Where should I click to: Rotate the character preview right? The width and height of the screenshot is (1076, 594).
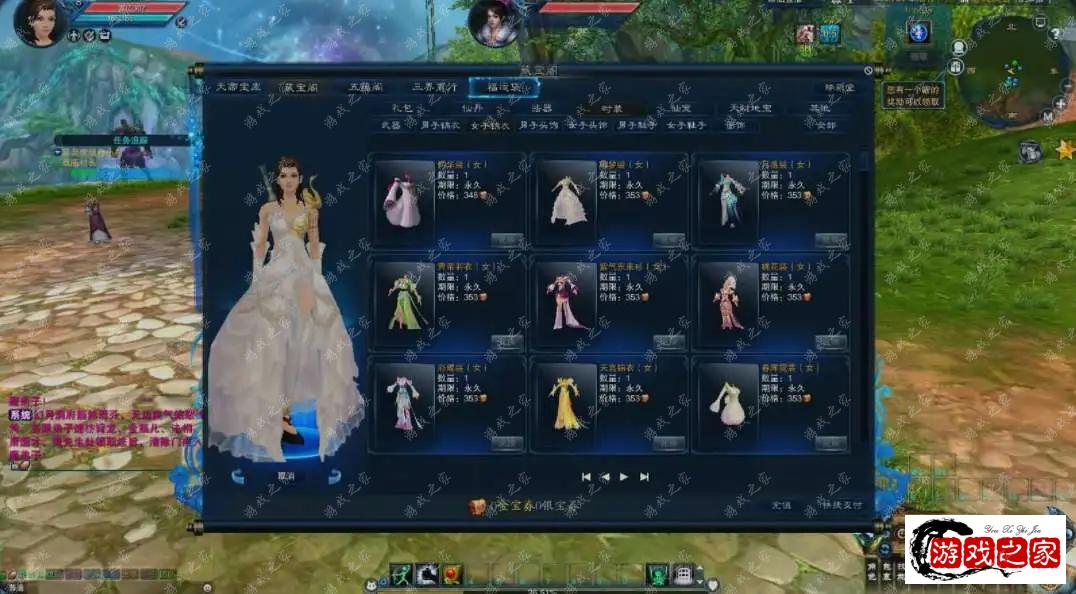coord(334,477)
